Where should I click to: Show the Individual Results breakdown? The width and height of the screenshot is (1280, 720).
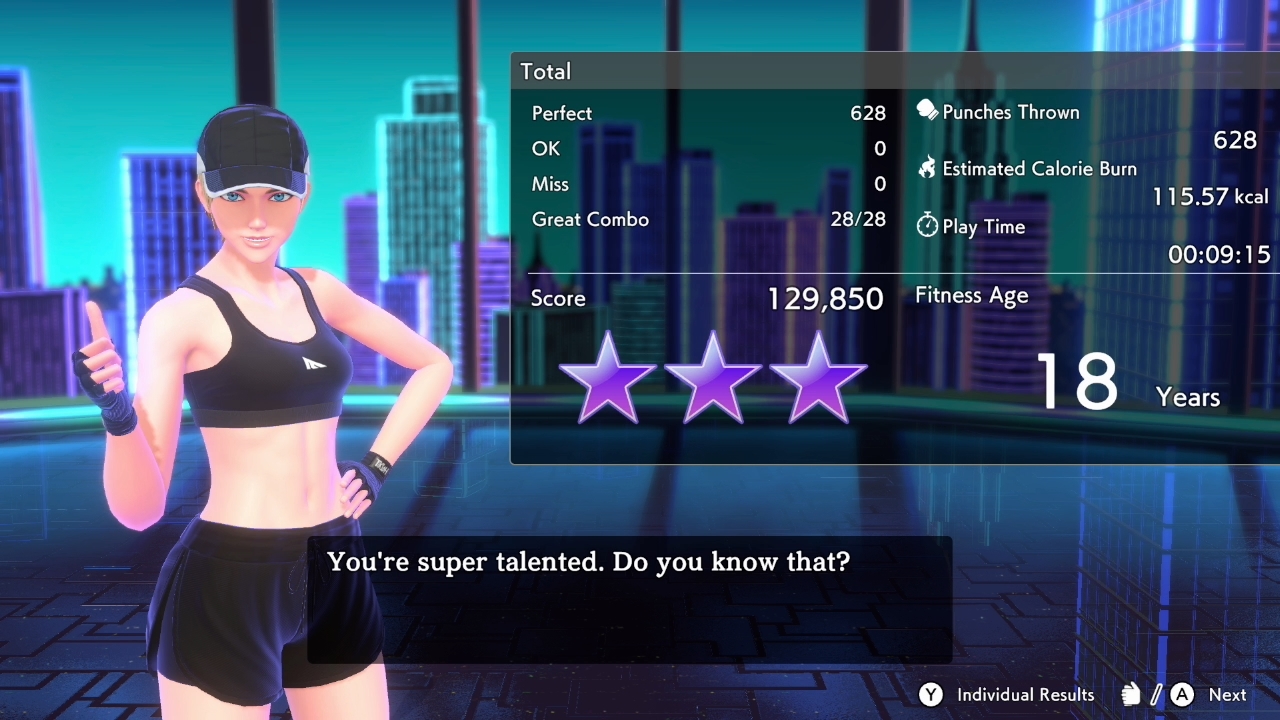tap(1008, 695)
